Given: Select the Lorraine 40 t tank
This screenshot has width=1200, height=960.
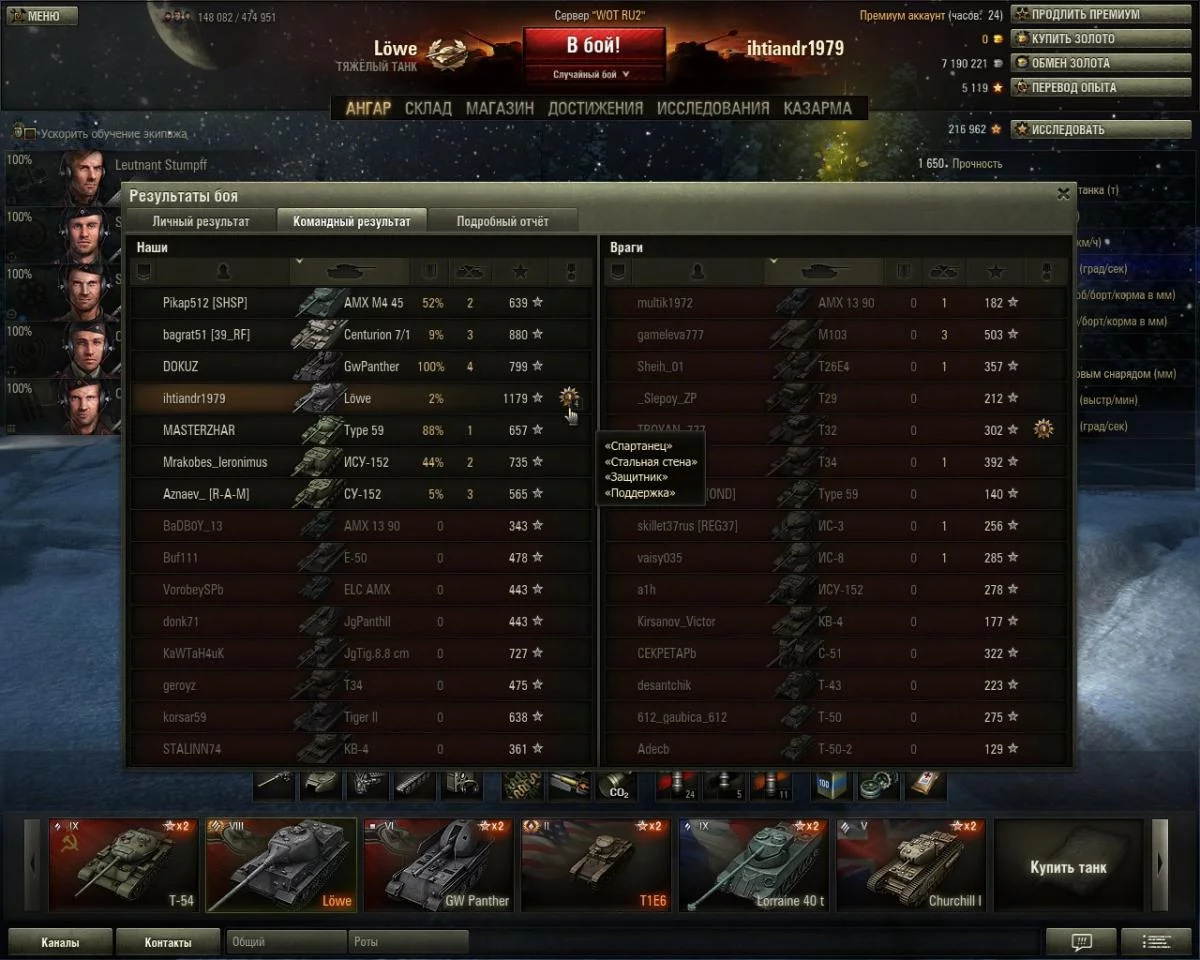Looking at the screenshot, I should (754, 865).
